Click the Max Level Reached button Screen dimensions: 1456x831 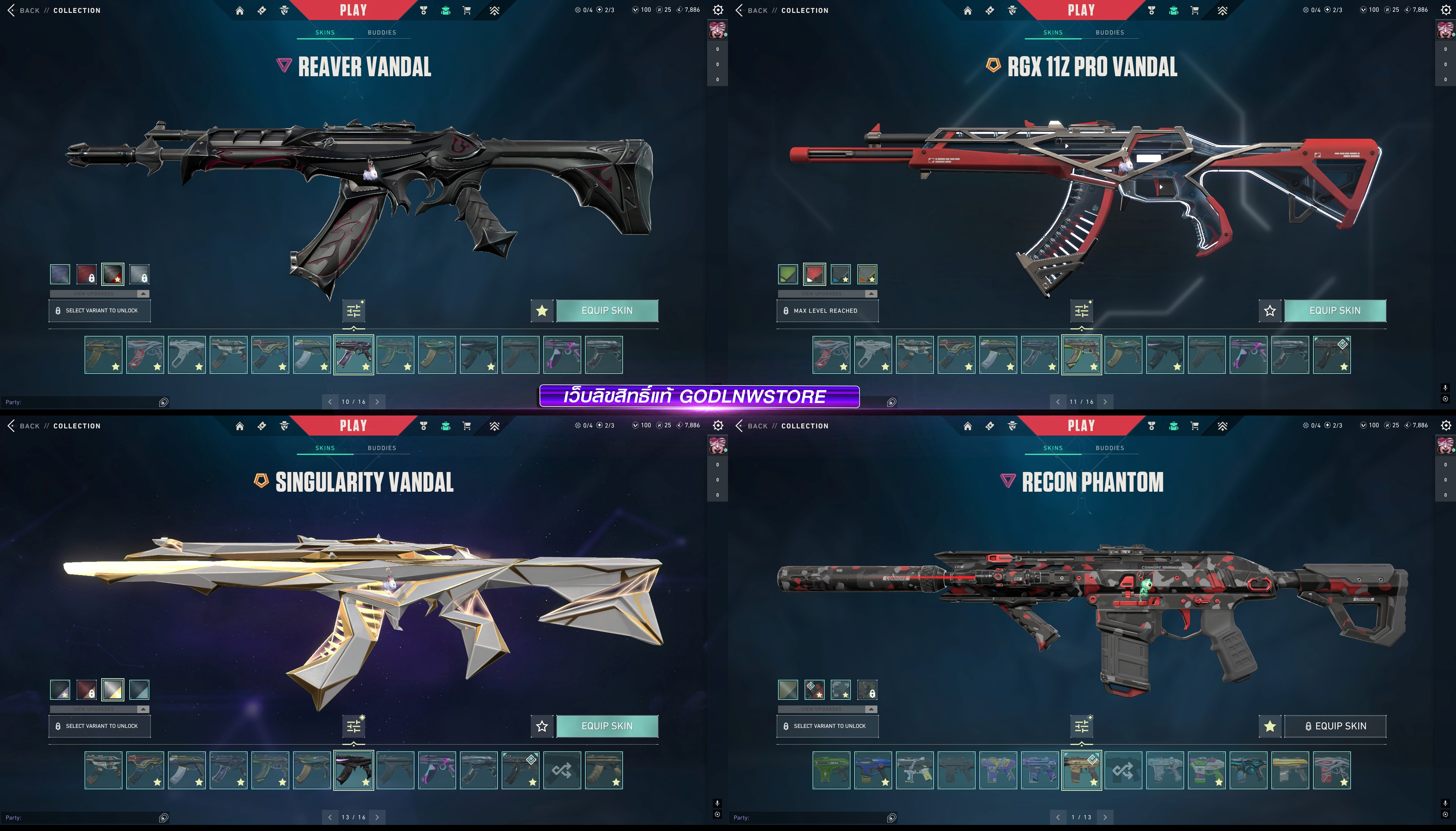point(827,310)
